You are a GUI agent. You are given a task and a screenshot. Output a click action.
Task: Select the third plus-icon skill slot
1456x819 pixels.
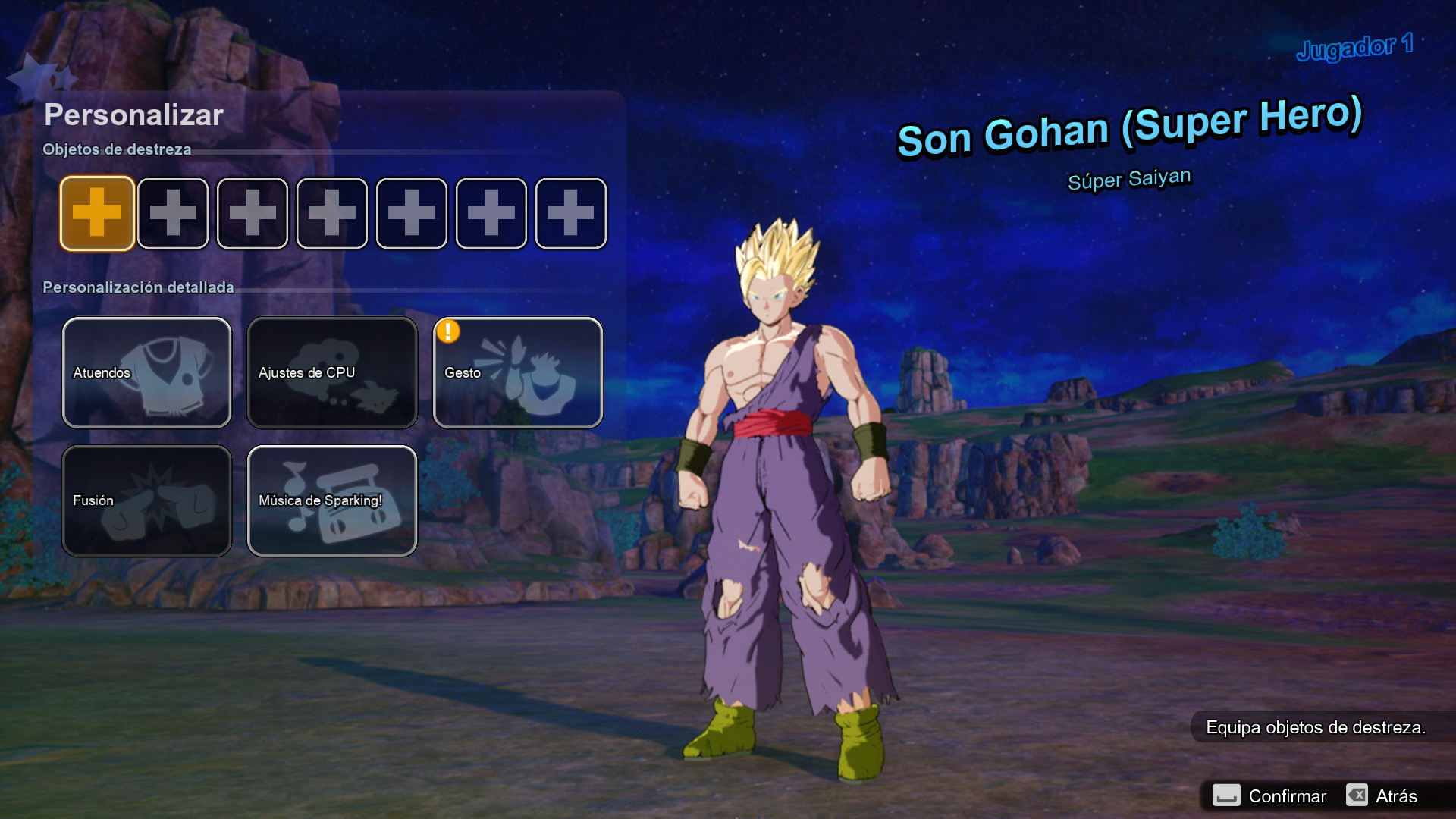click(252, 213)
